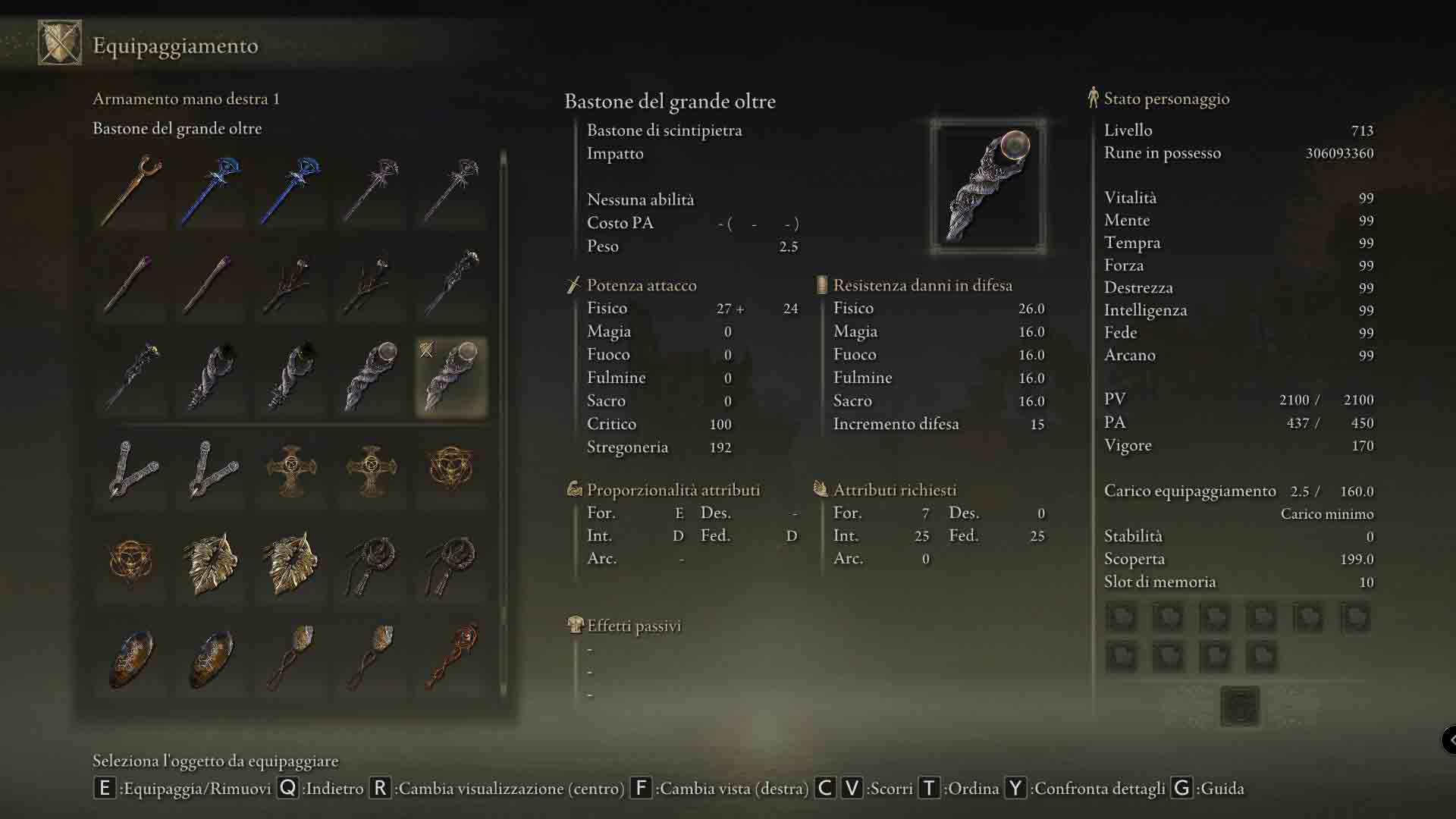Select the highlighted Bastone del grande oltre slot
The width and height of the screenshot is (1456, 819).
click(x=451, y=377)
